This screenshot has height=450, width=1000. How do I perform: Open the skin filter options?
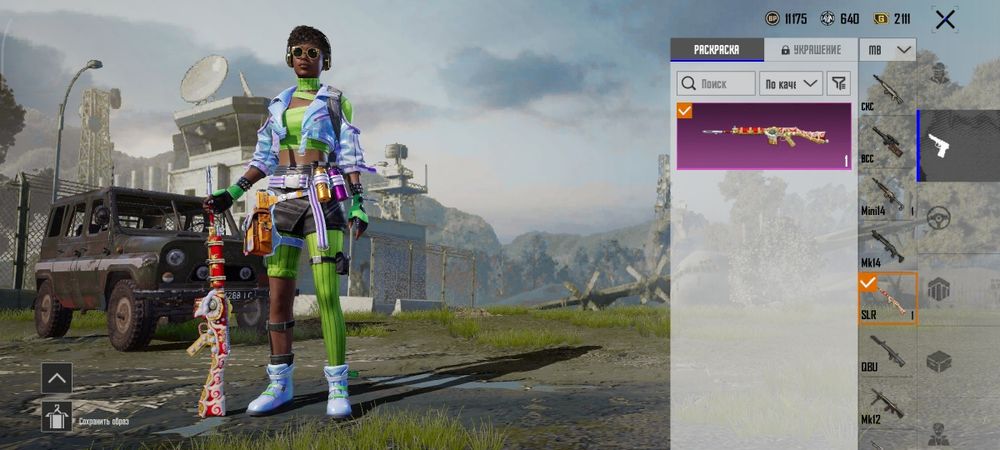(839, 84)
